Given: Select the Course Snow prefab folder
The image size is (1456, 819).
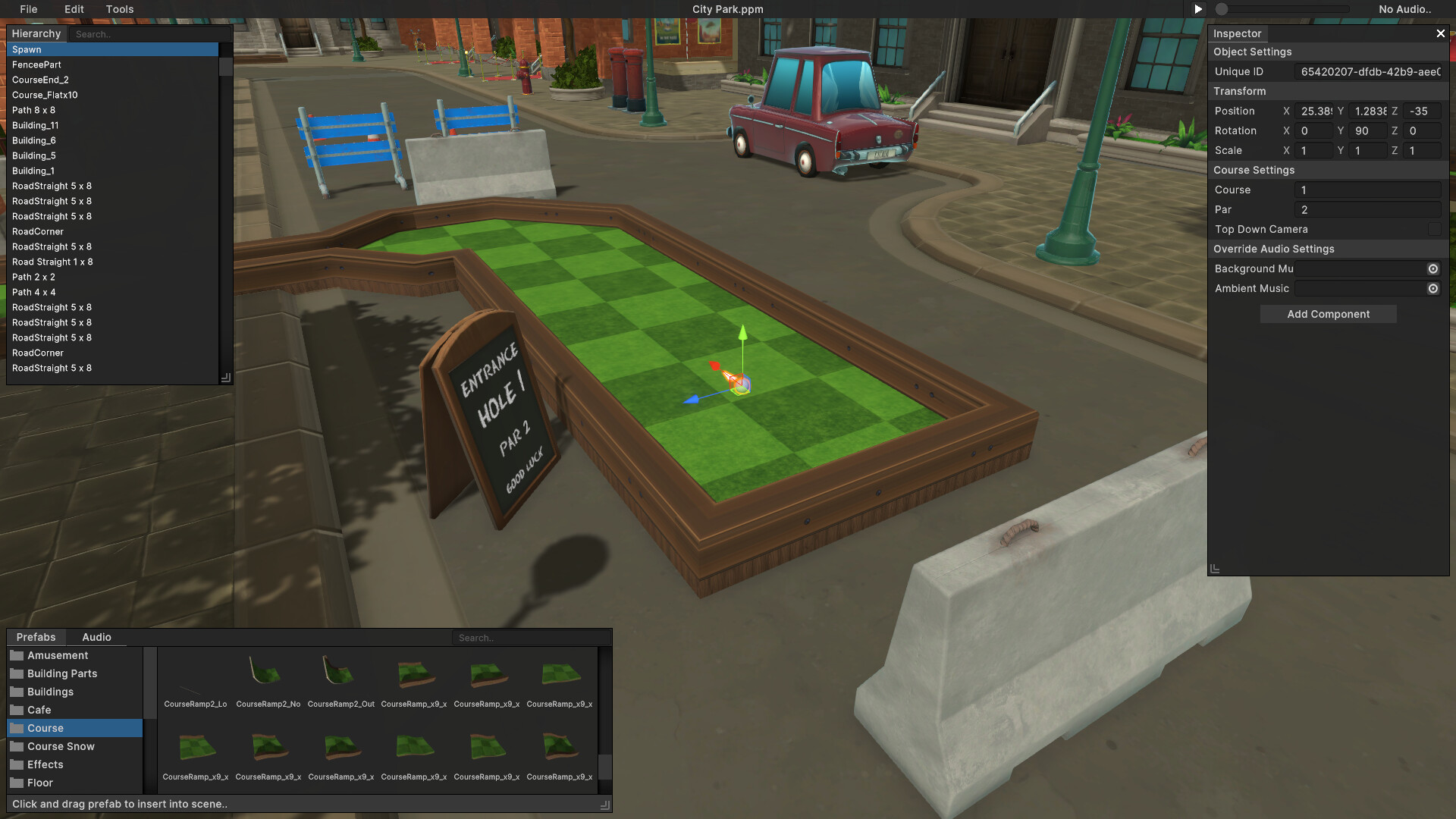Looking at the screenshot, I should click(59, 746).
